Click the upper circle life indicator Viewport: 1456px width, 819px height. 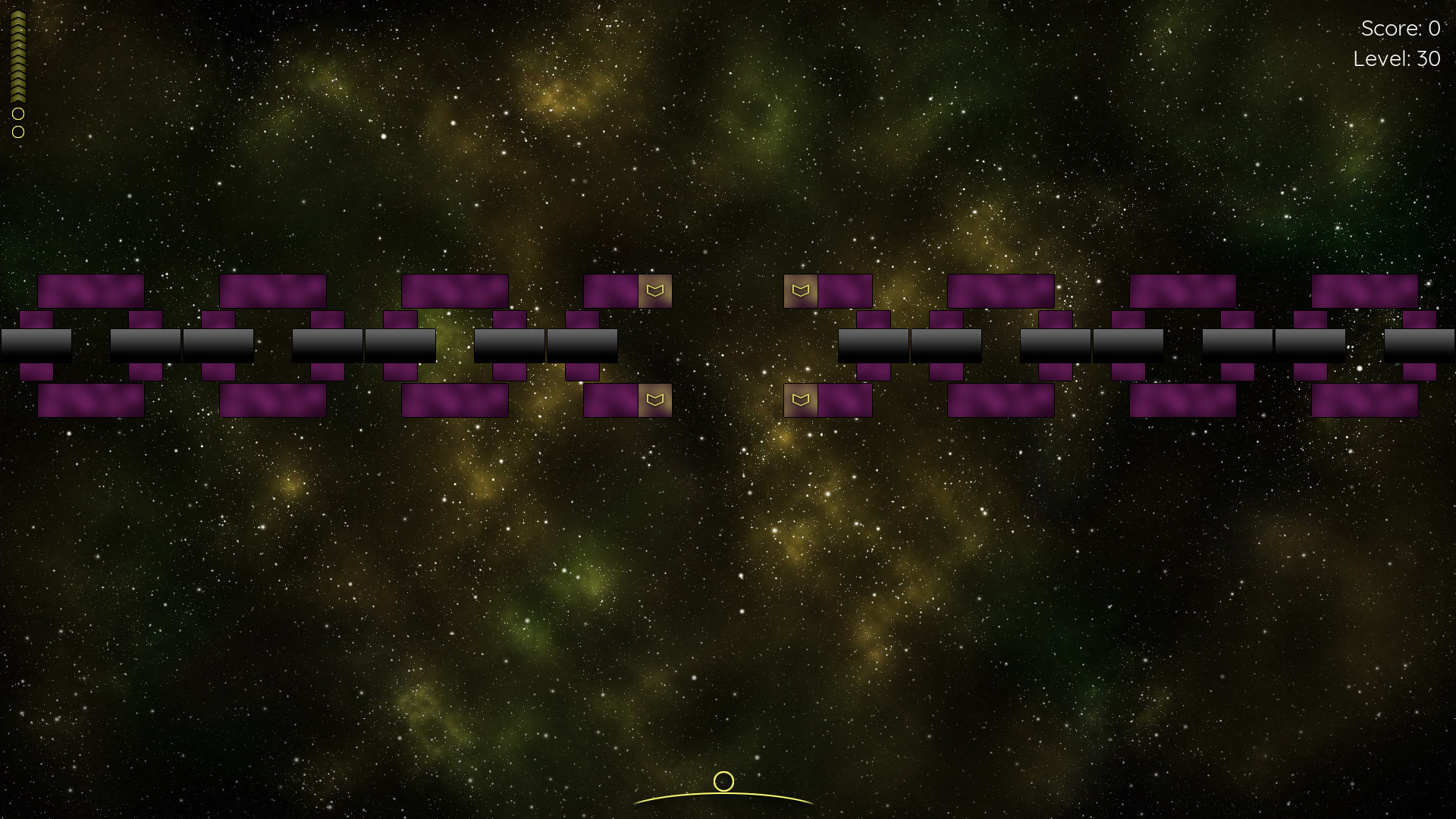click(x=17, y=115)
